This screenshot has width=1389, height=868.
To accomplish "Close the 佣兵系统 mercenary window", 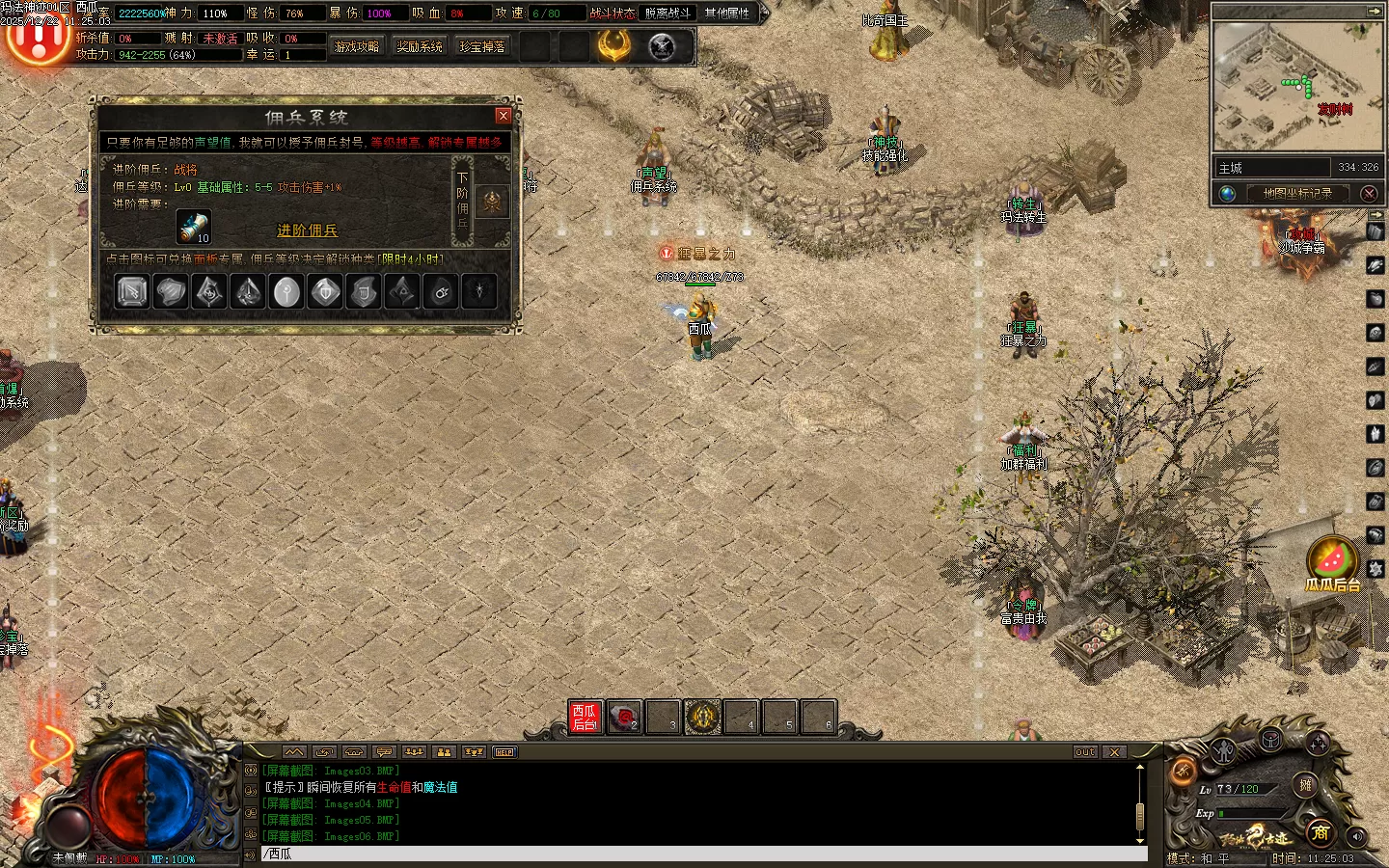I will tap(503, 116).
